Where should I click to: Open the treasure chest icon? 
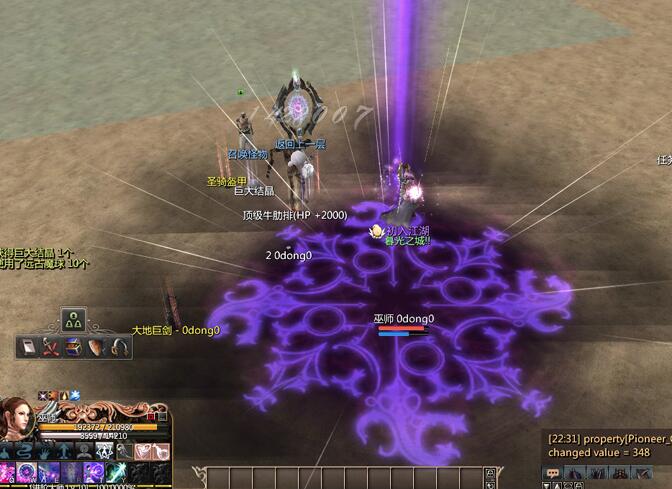[x=73, y=347]
